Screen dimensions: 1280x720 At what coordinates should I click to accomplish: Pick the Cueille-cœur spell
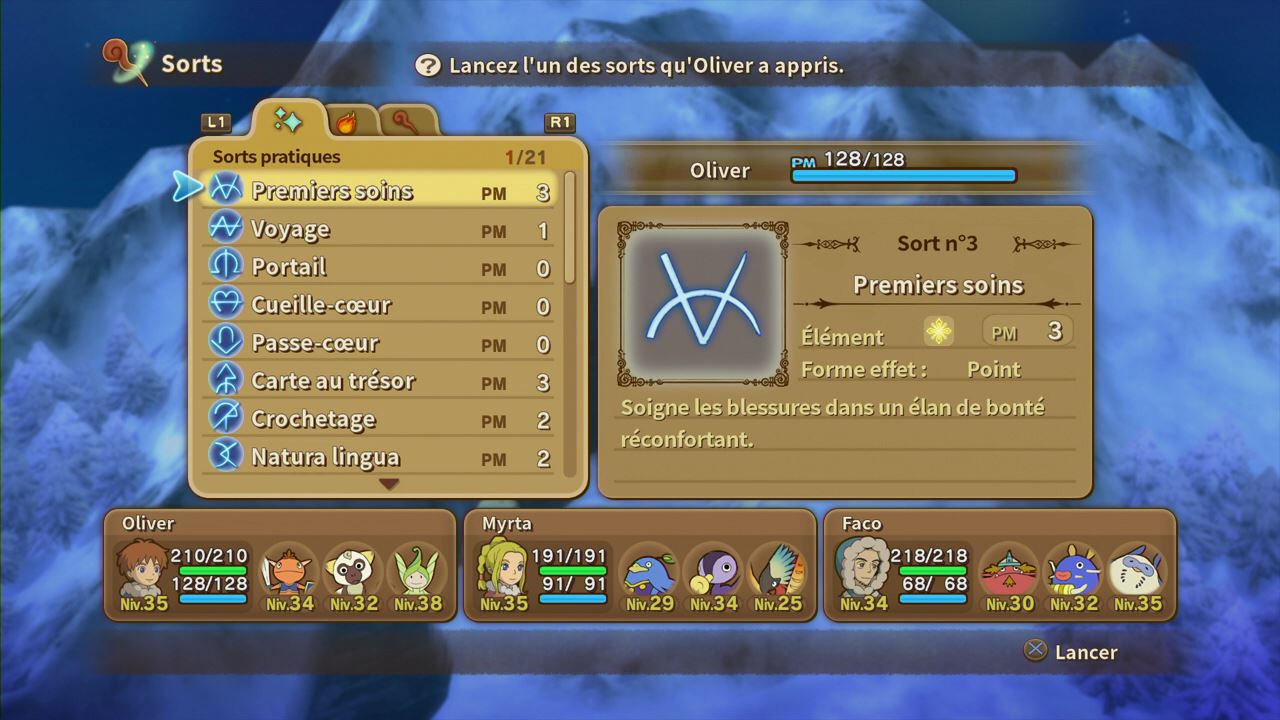point(378,305)
